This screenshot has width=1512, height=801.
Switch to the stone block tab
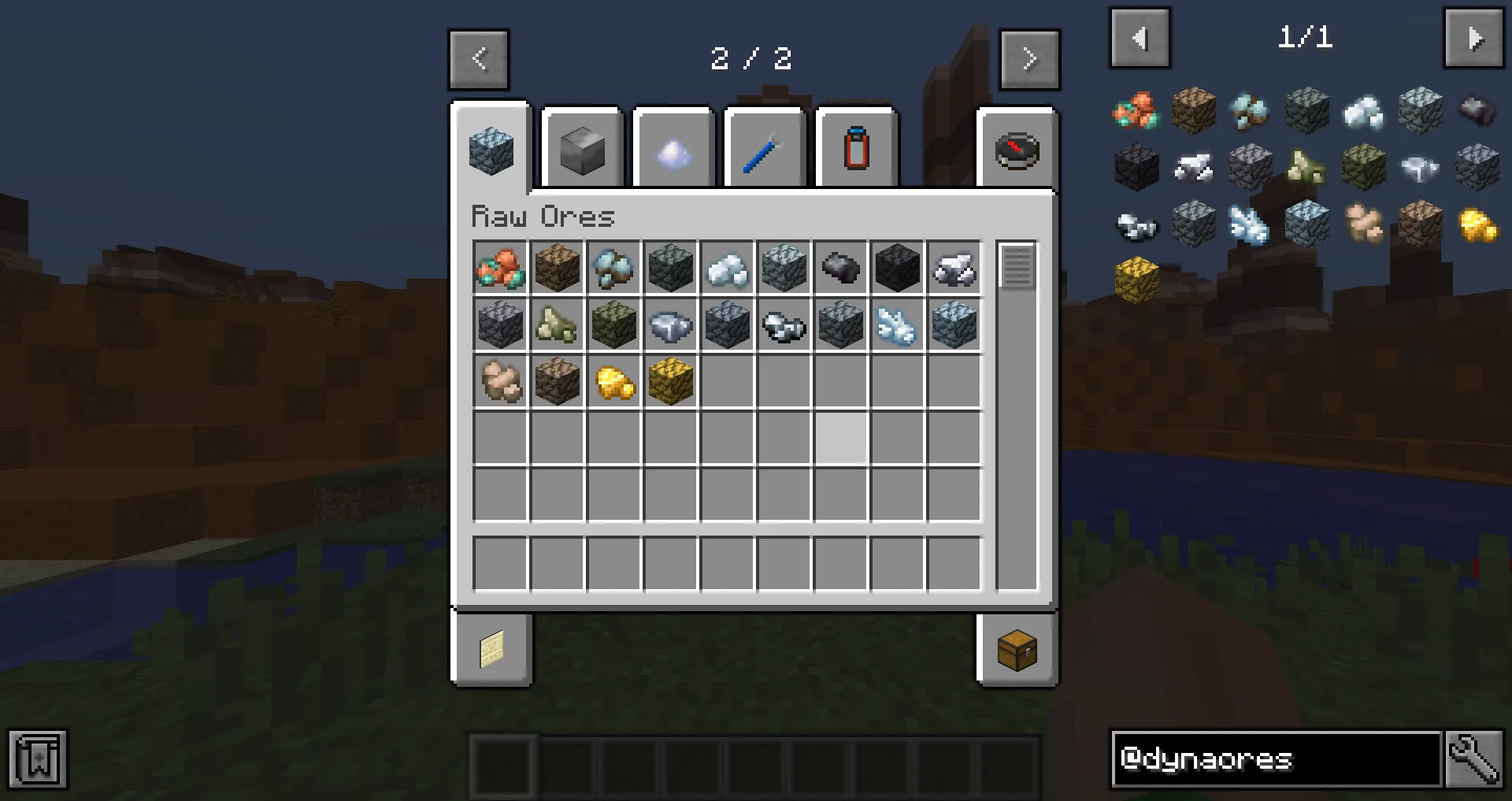pos(581,150)
